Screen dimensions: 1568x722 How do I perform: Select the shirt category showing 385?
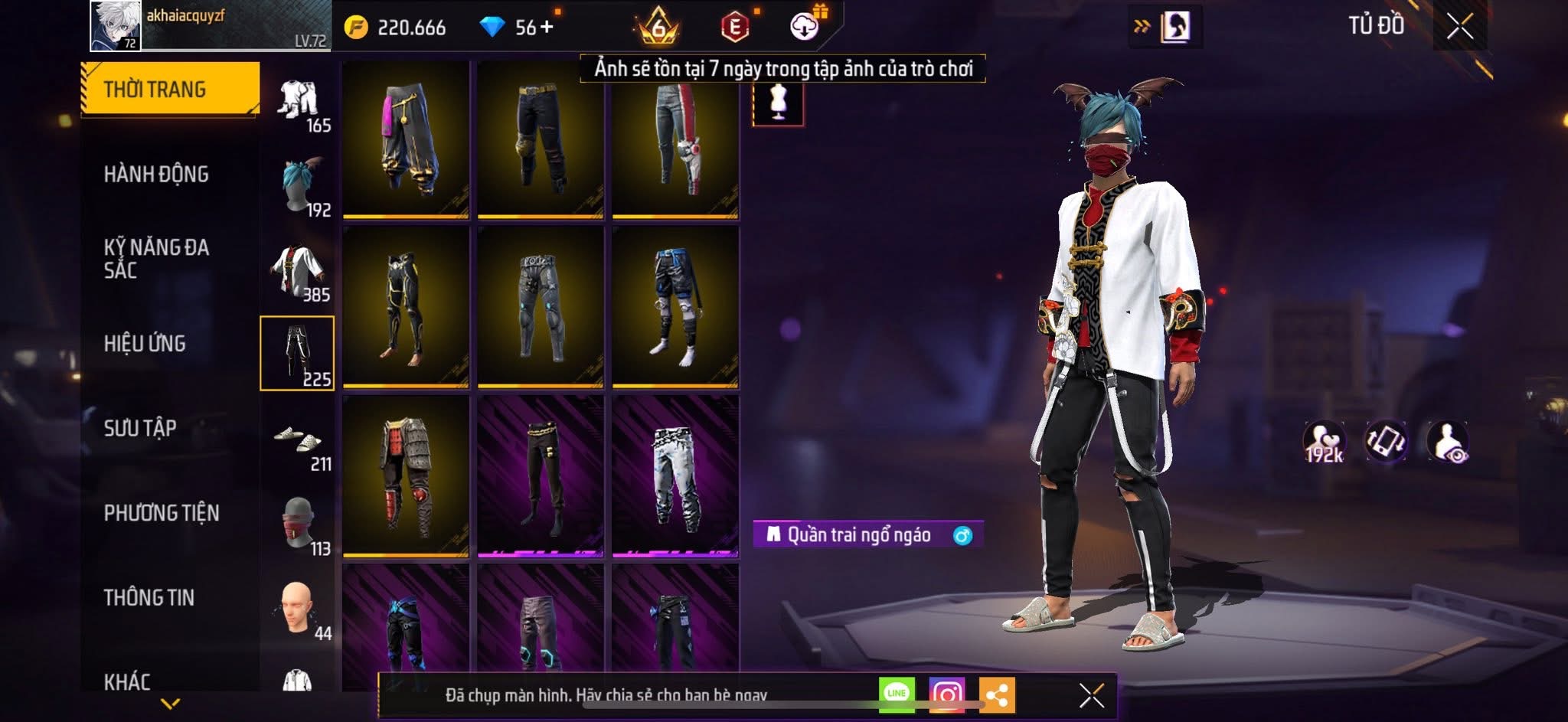tap(299, 270)
